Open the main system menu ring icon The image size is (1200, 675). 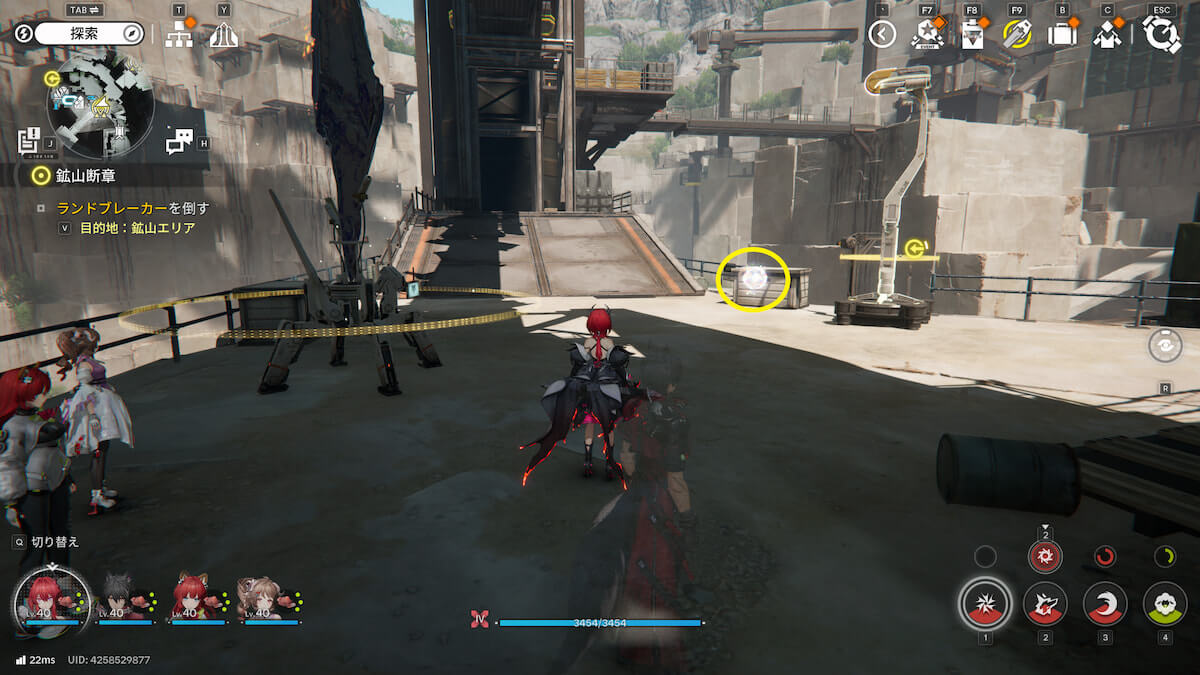tap(1161, 35)
